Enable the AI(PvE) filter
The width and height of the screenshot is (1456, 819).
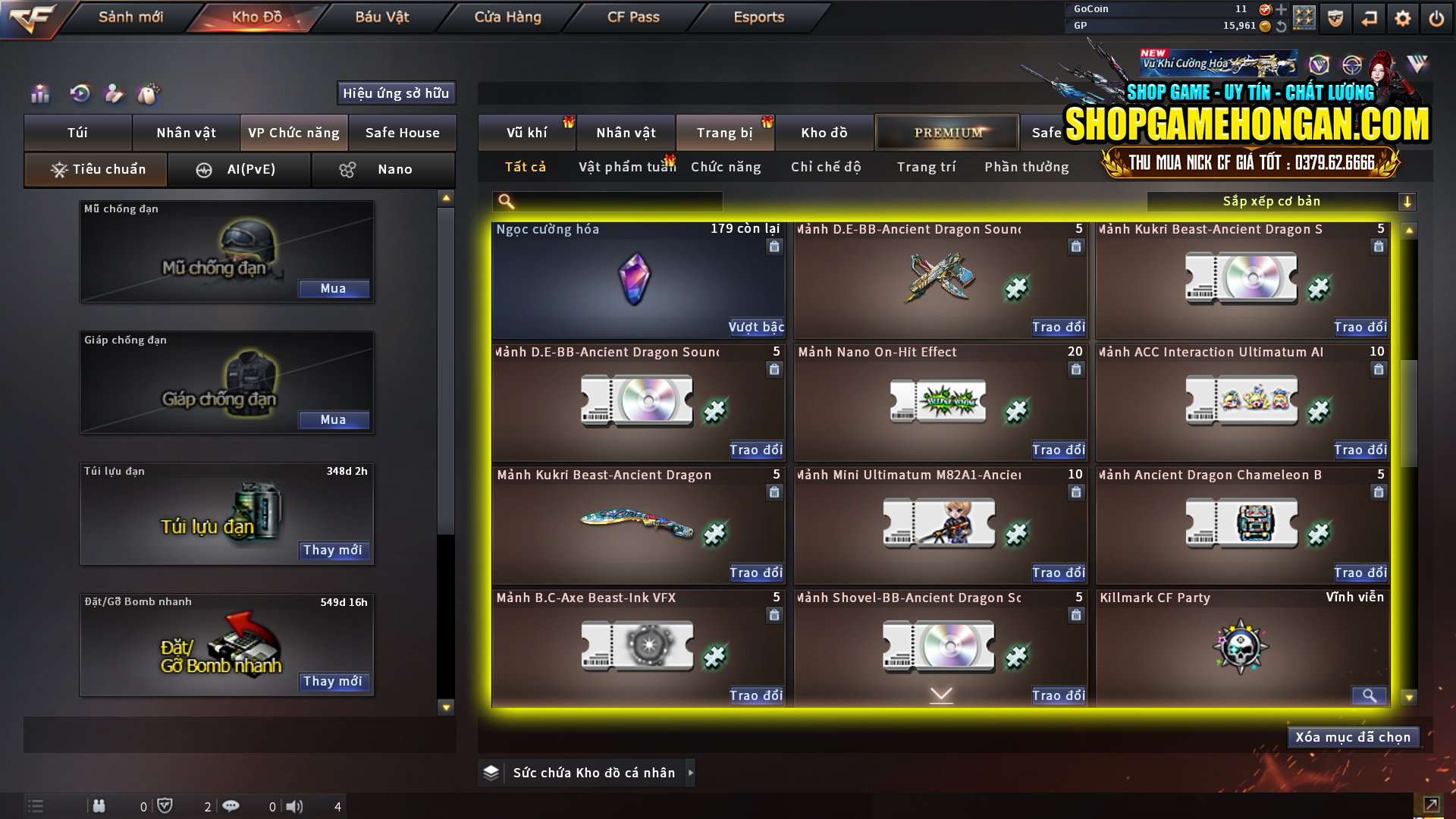pos(240,169)
